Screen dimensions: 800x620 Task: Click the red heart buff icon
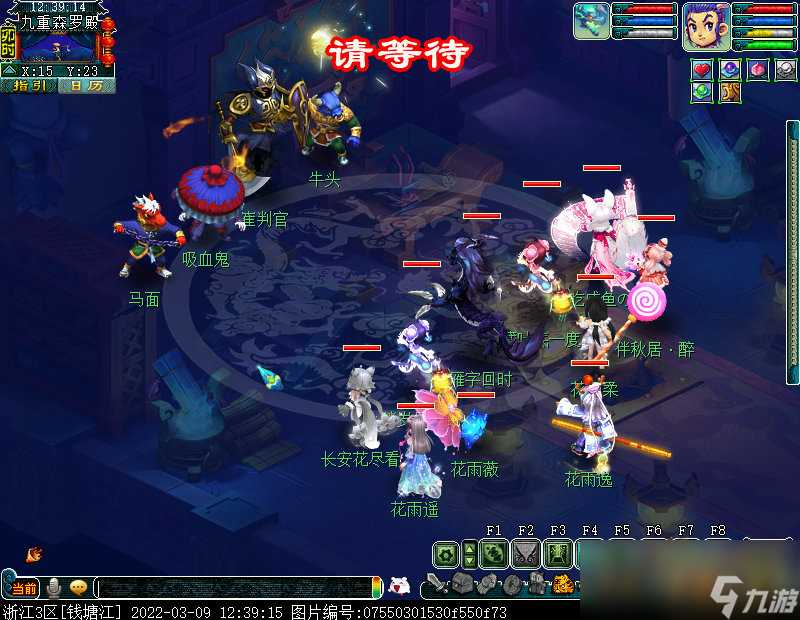[701, 70]
